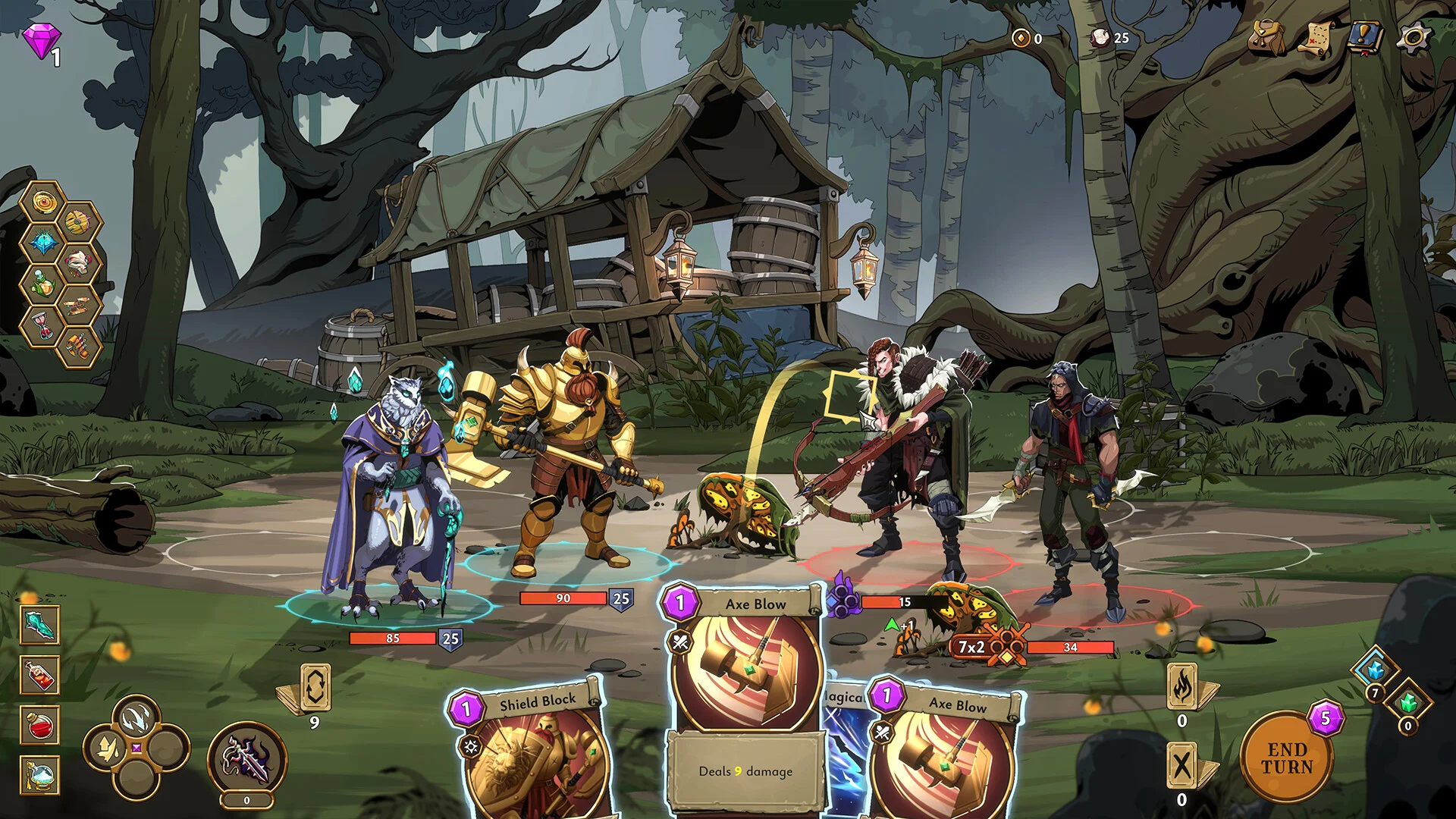Activate the white slash skill
Image resolution: width=1456 pixels, height=819 pixels.
tap(136, 717)
